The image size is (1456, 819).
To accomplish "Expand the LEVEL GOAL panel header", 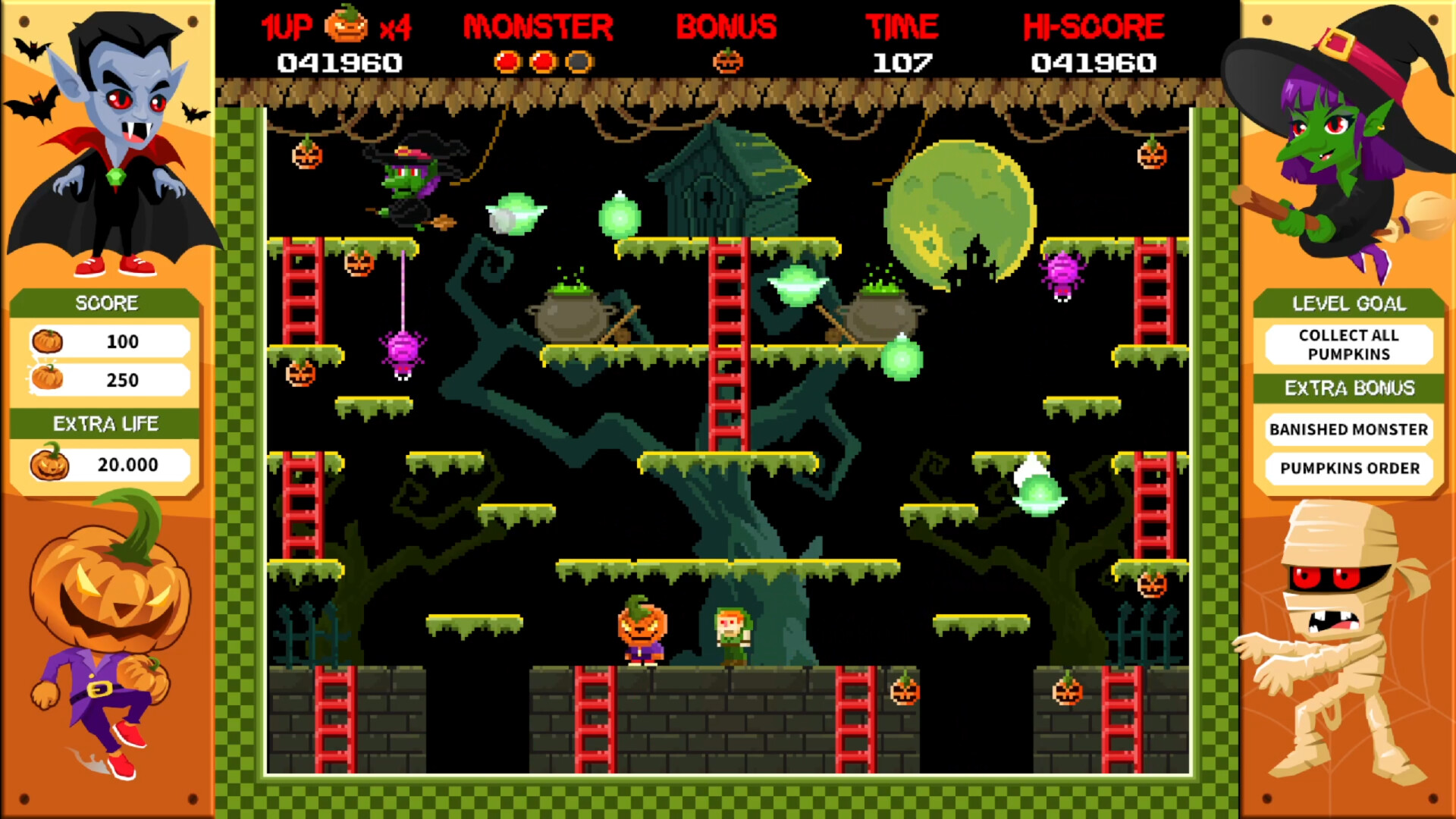I will (x=1349, y=303).
